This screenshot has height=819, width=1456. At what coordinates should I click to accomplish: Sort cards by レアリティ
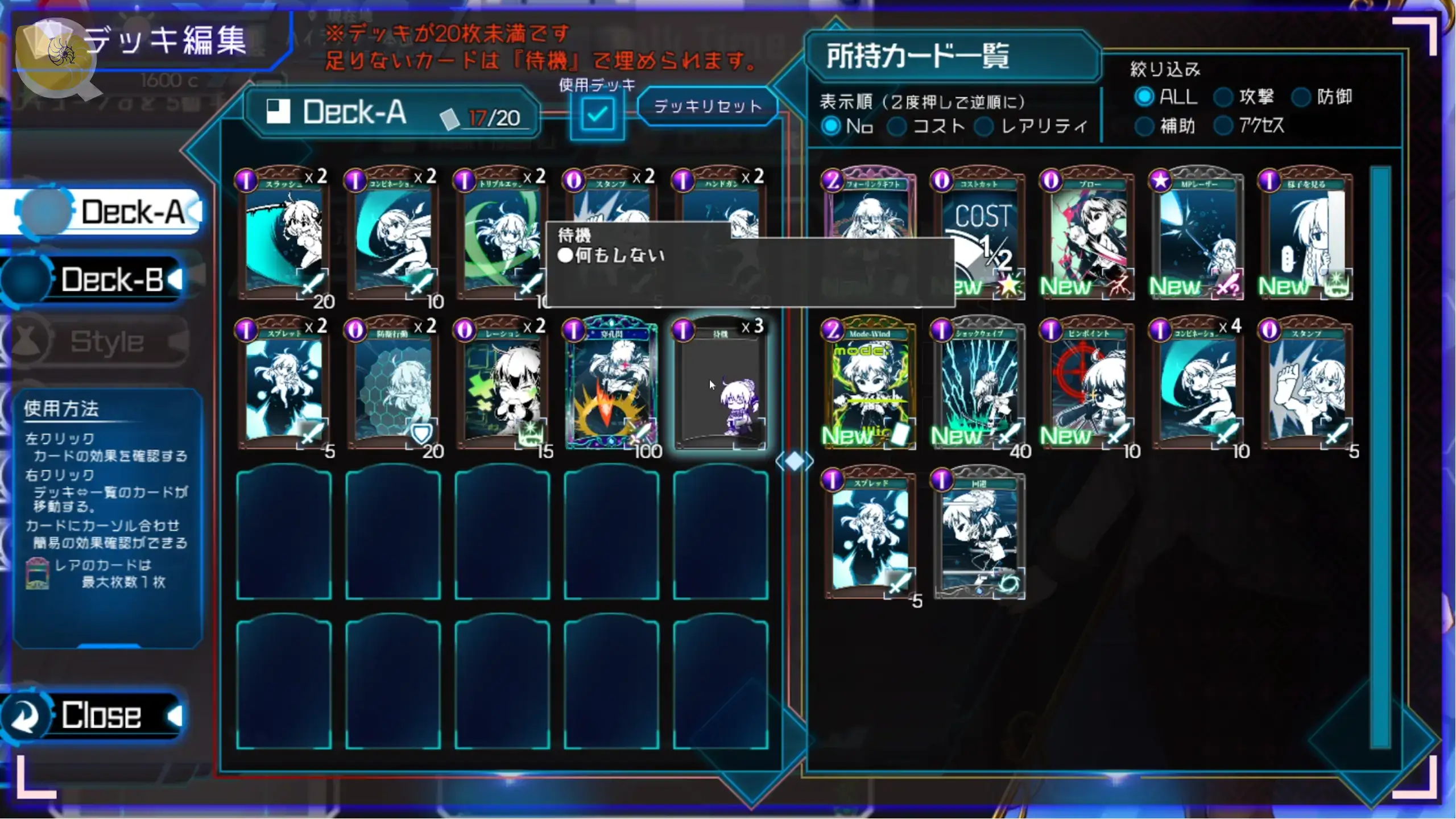[984, 126]
